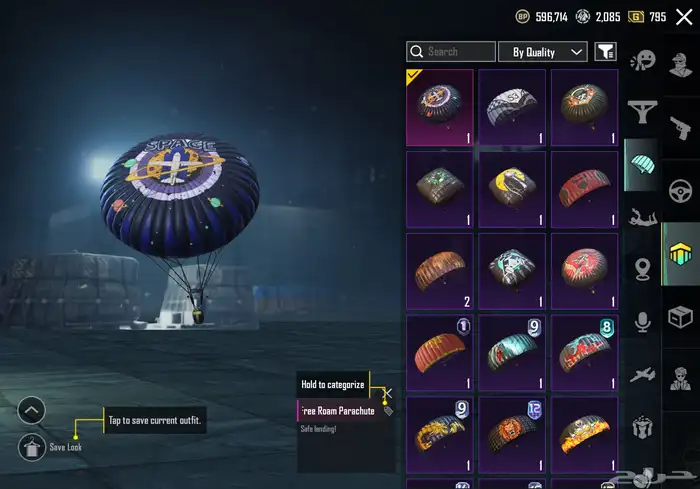
Task: Switch to the steering wheel vehicle tab
Action: click(681, 190)
